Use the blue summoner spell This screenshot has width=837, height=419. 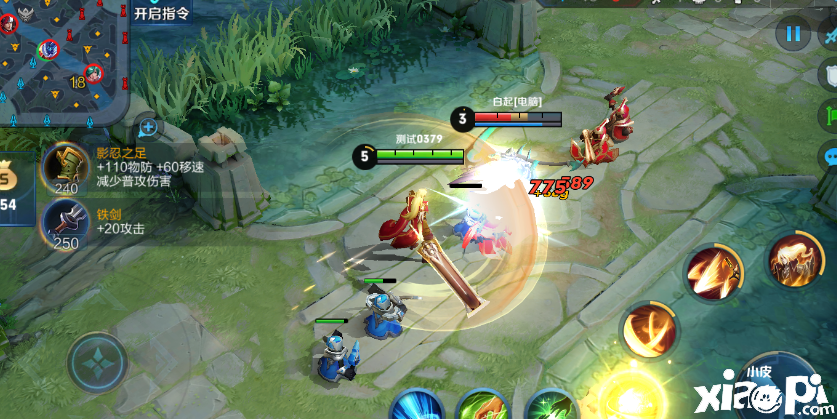point(416,406)
